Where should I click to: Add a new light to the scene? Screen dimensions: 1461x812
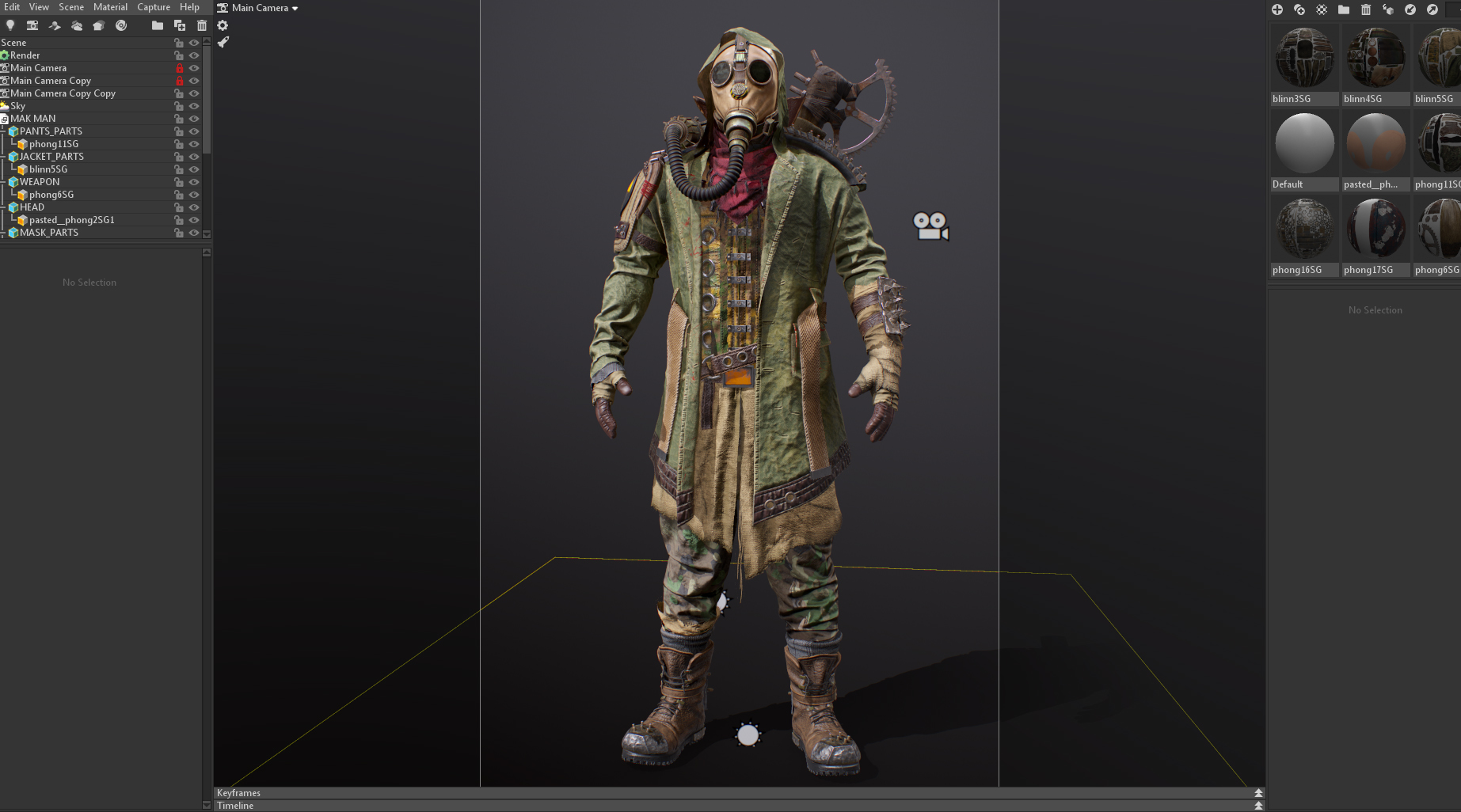10,25
